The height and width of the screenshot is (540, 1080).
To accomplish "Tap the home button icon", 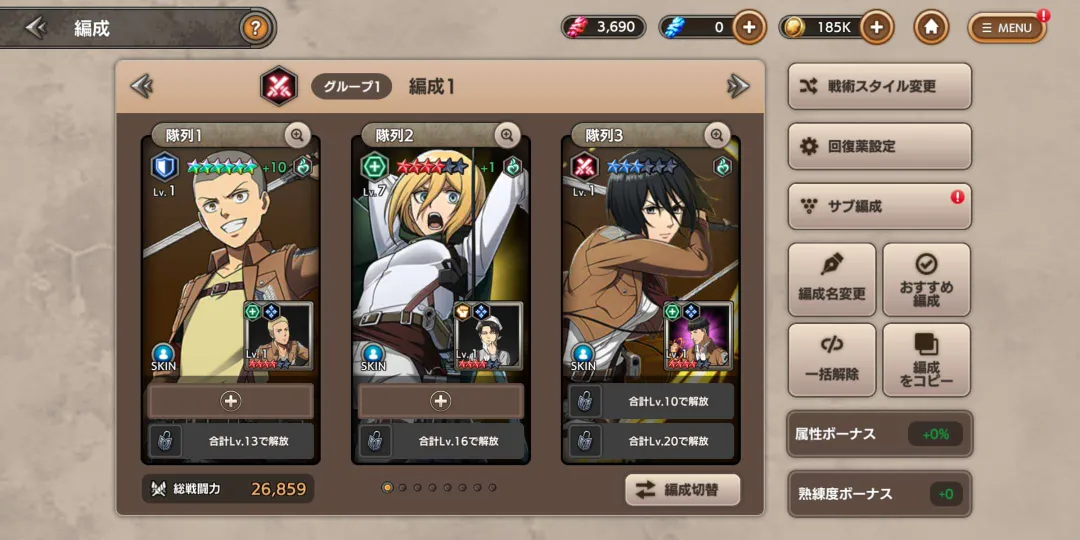I will pos(931,28).
